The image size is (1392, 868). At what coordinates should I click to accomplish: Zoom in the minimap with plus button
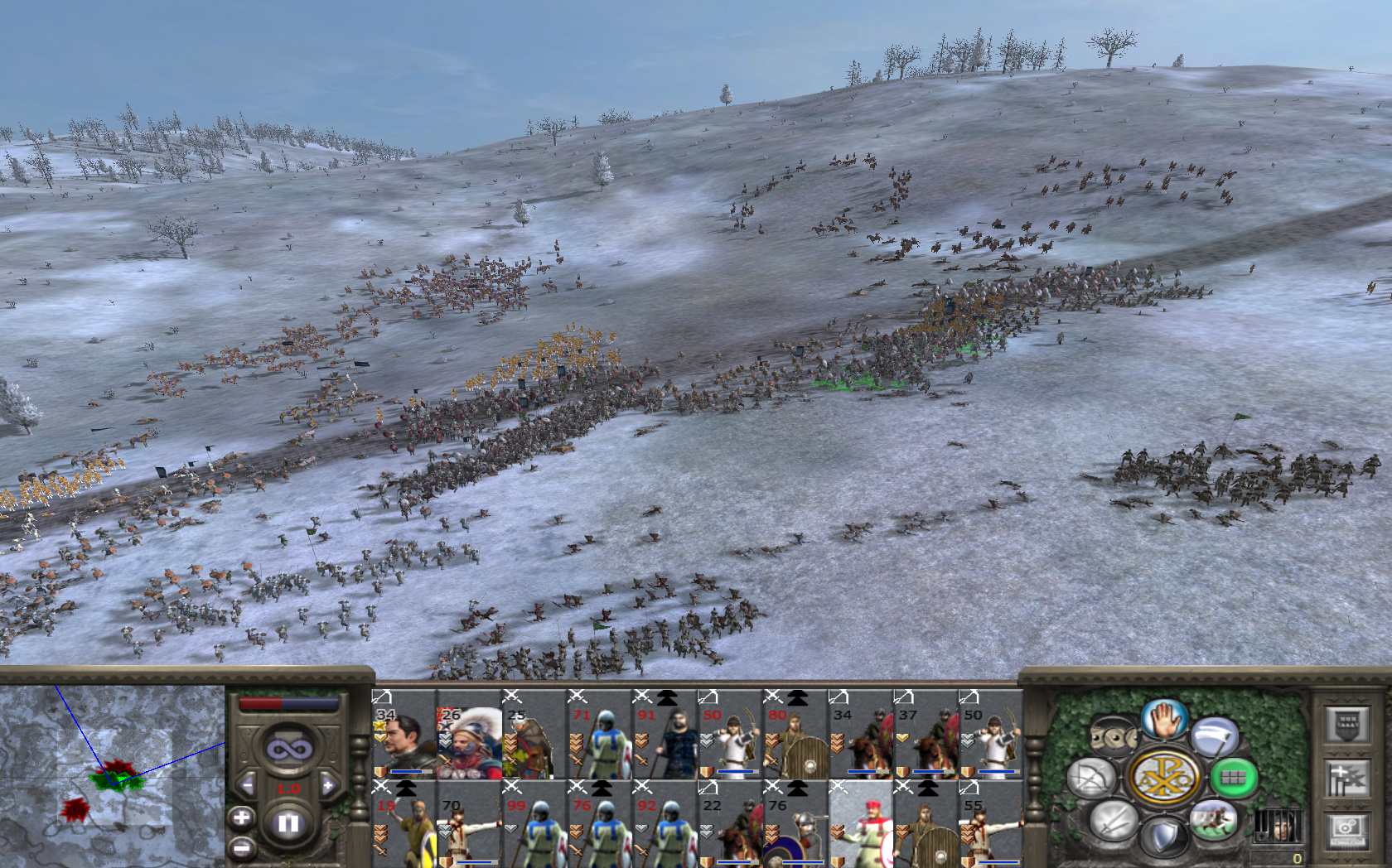[x=241, y=818]
